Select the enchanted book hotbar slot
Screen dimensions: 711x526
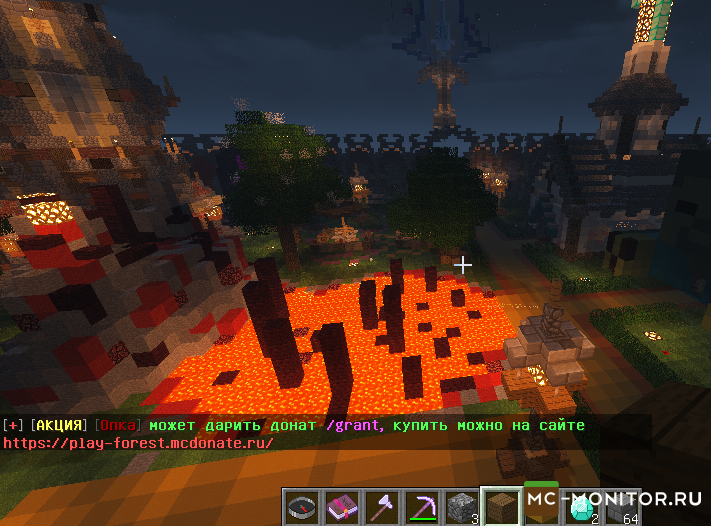click(341, 508)
